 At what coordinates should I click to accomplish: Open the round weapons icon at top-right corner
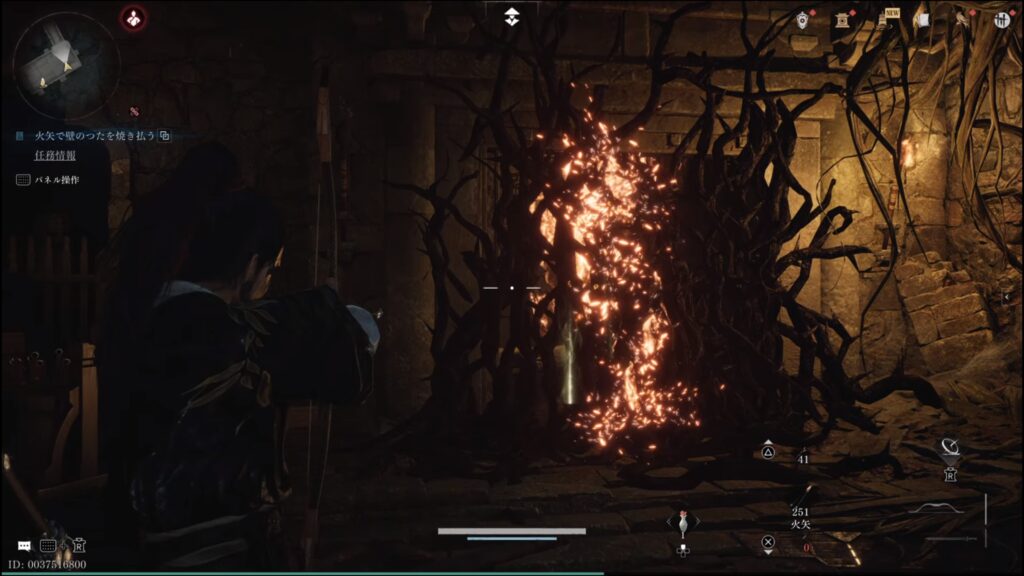[1001, 19]
